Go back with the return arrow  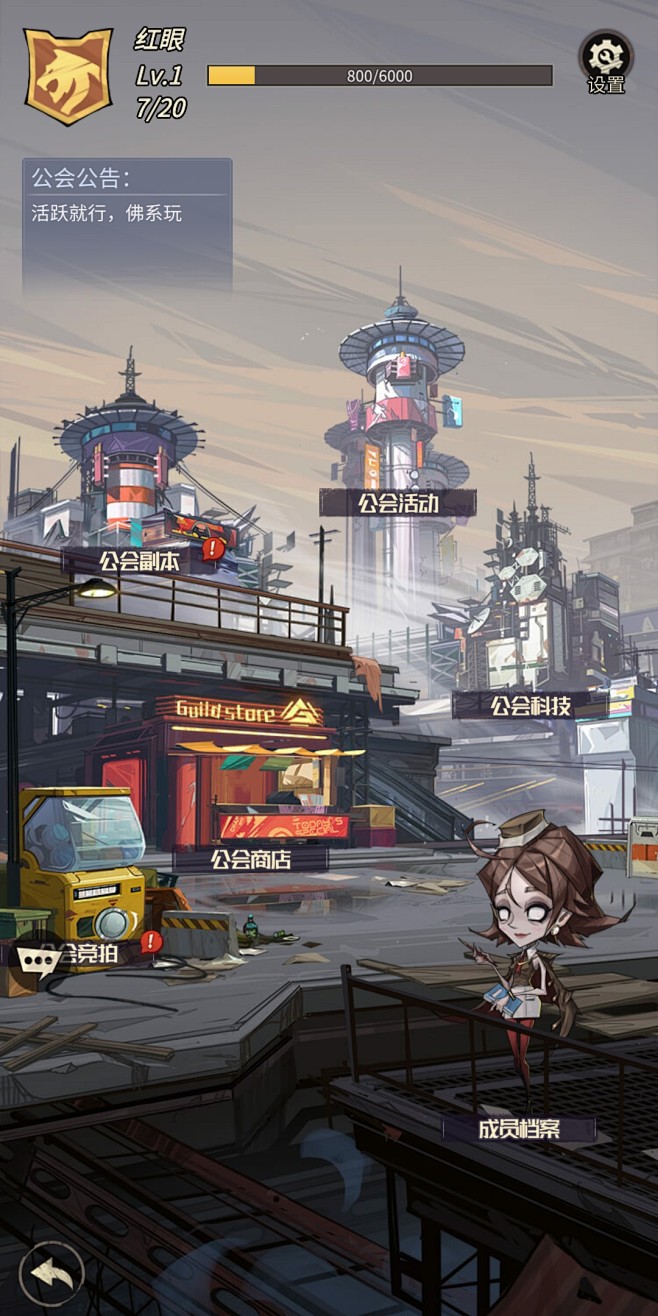click(49, 1272)
